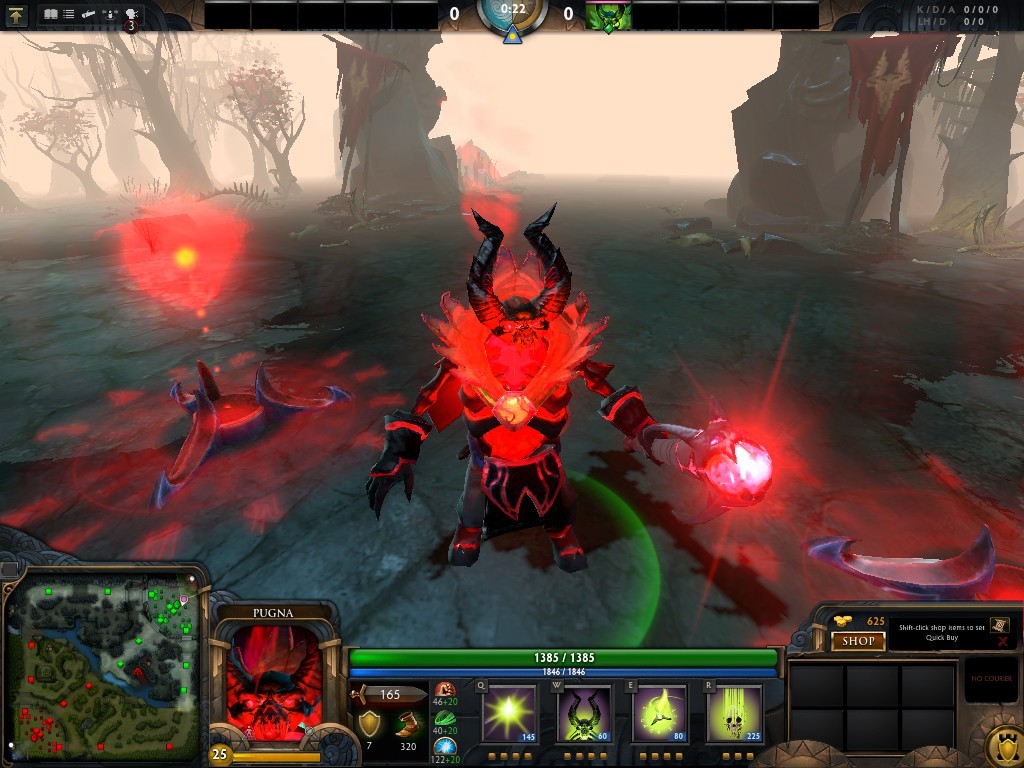Screen dimensions: 1024x768
Task: Activate Decrepify horned skull ability
Action: (x=583, y=712)
